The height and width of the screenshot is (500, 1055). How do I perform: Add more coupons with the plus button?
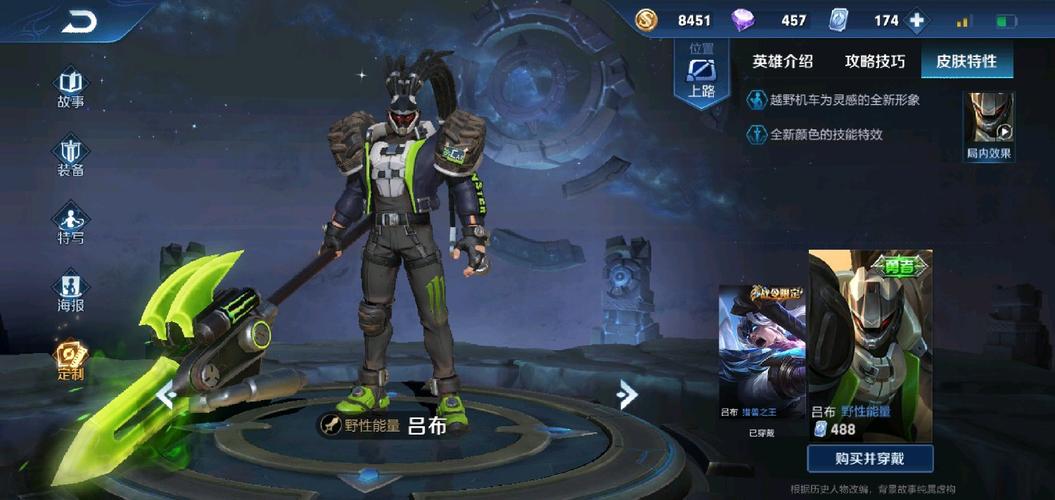(x=916, y=21)
